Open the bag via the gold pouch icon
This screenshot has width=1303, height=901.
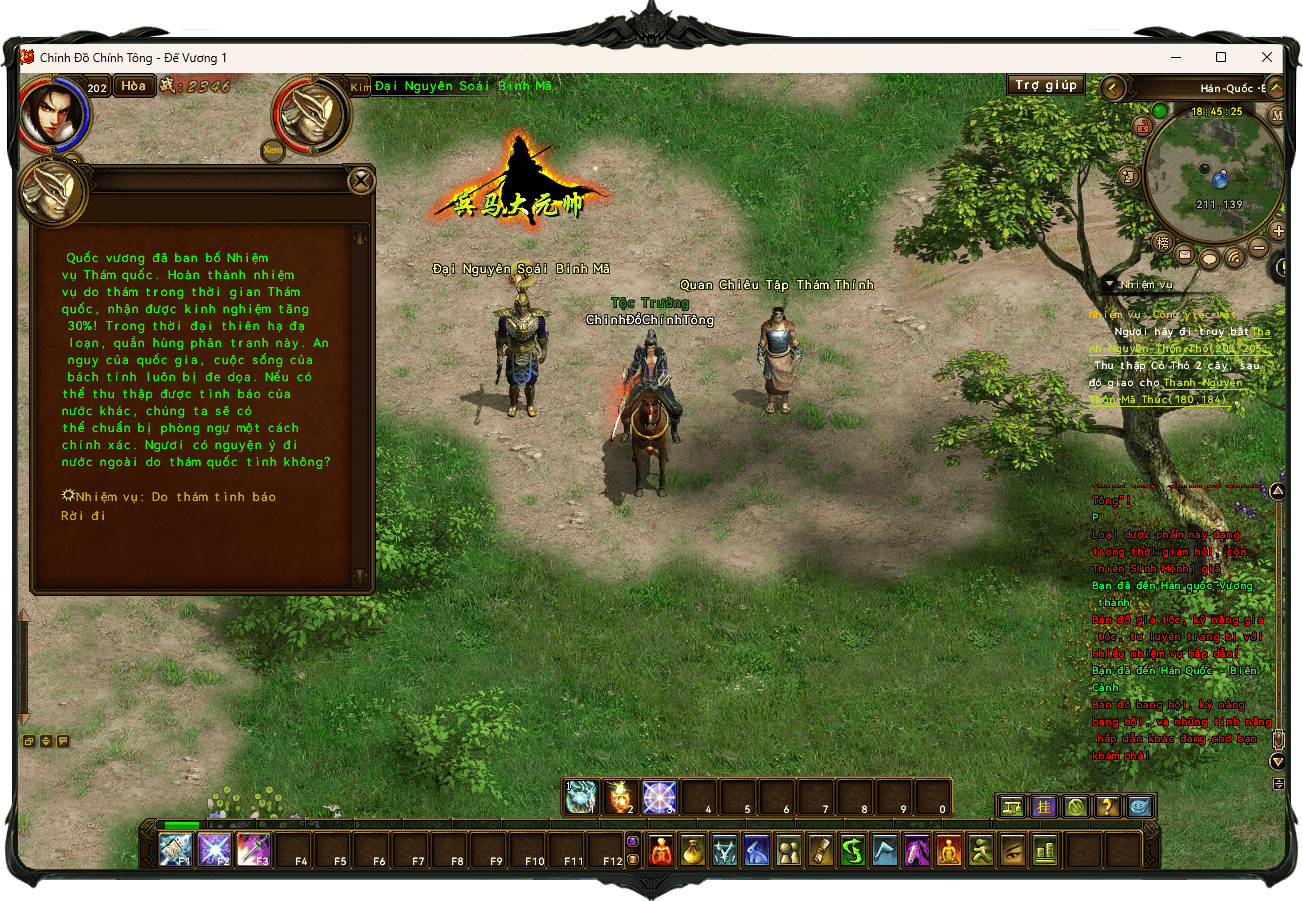693,851
